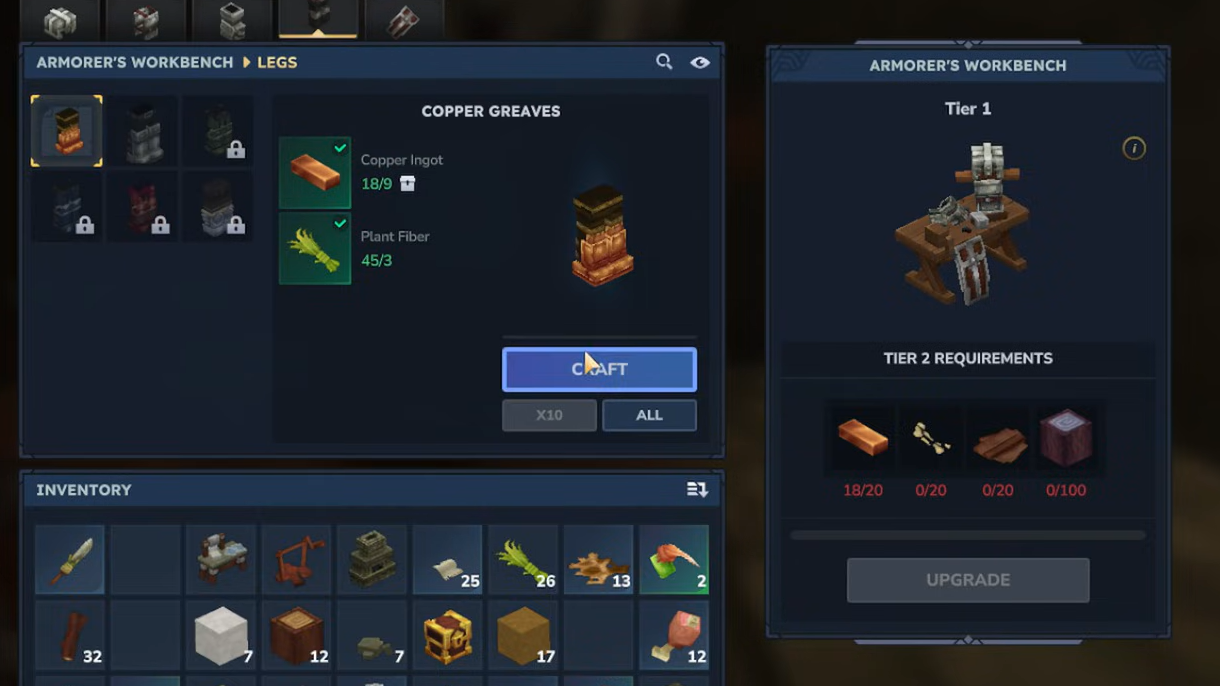Toggle the eye visibility filter
This screenshot has height=686, width=1220.
(700, 62)
